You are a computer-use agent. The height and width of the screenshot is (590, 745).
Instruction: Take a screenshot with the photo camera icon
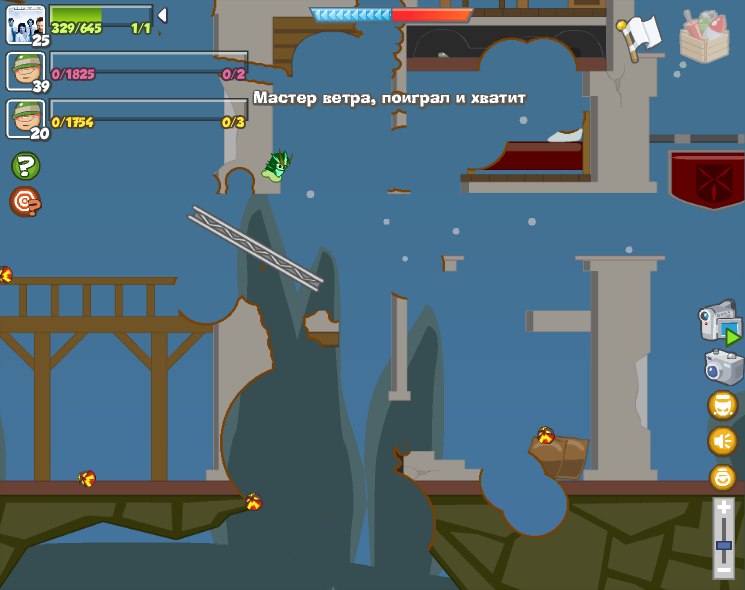point(722,367)
